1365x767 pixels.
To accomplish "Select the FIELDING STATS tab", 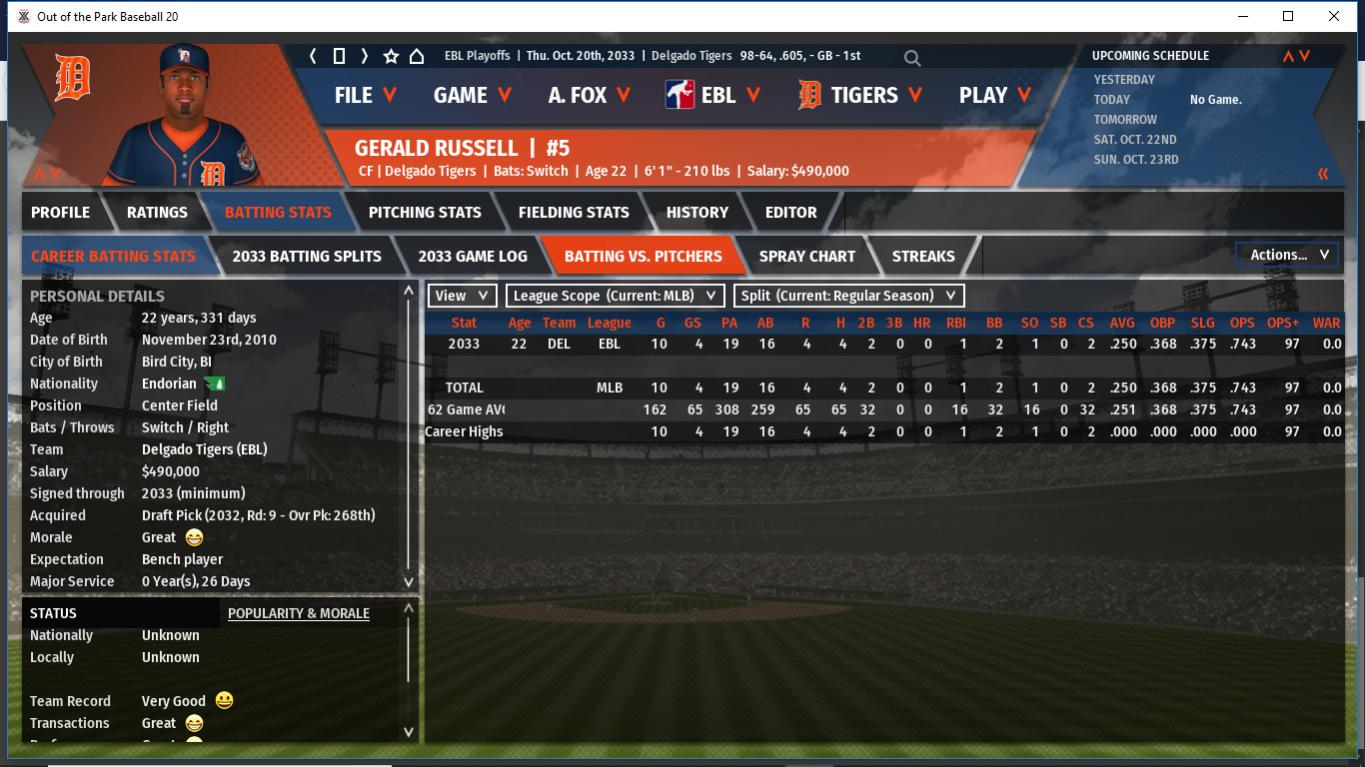I will click(573, 212).
